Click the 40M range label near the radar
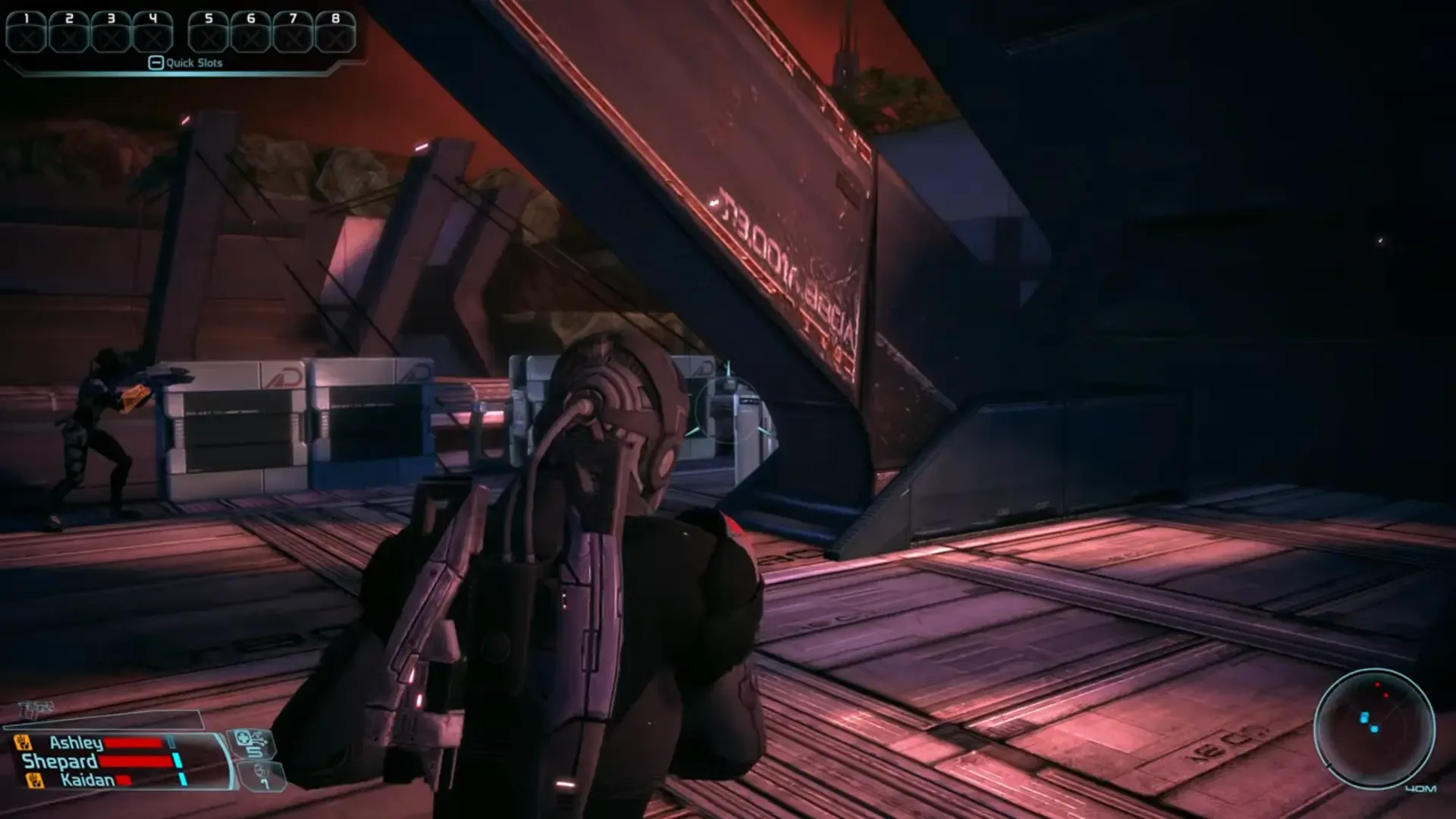 click(x=1421, y=787)
